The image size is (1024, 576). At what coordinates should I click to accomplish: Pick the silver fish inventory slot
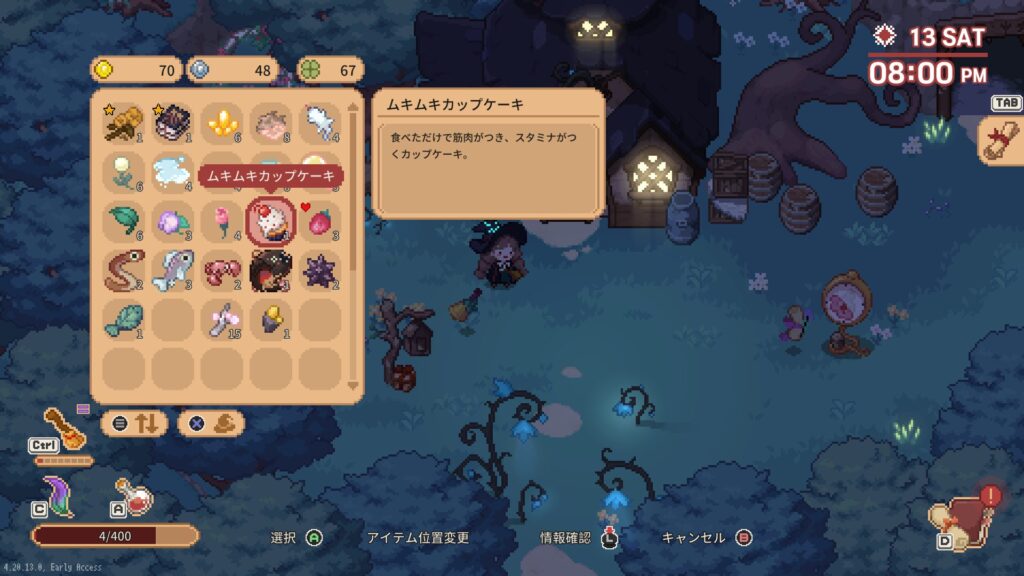point(173,270)
